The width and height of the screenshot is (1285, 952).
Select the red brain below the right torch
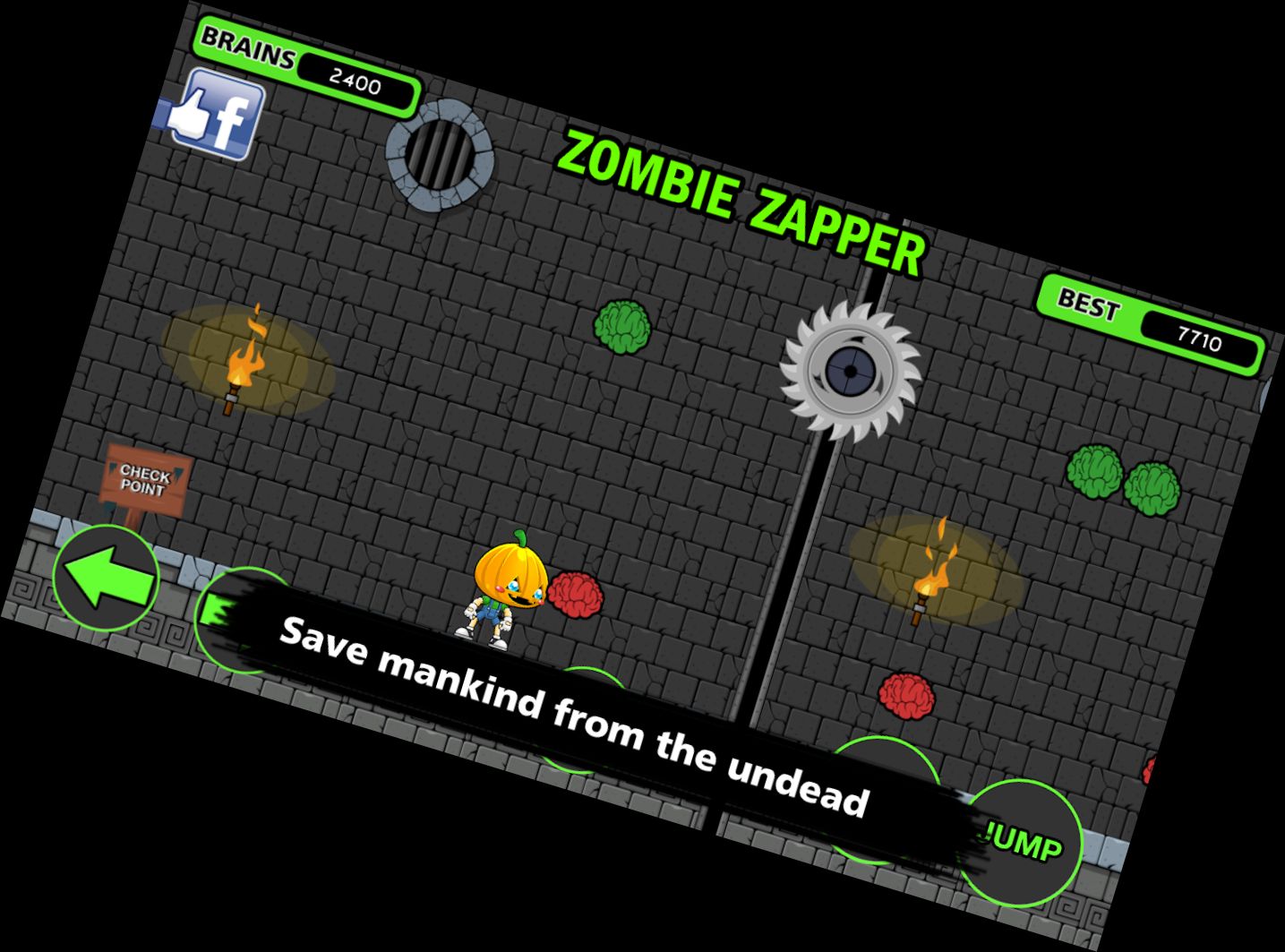coord(906,693)
